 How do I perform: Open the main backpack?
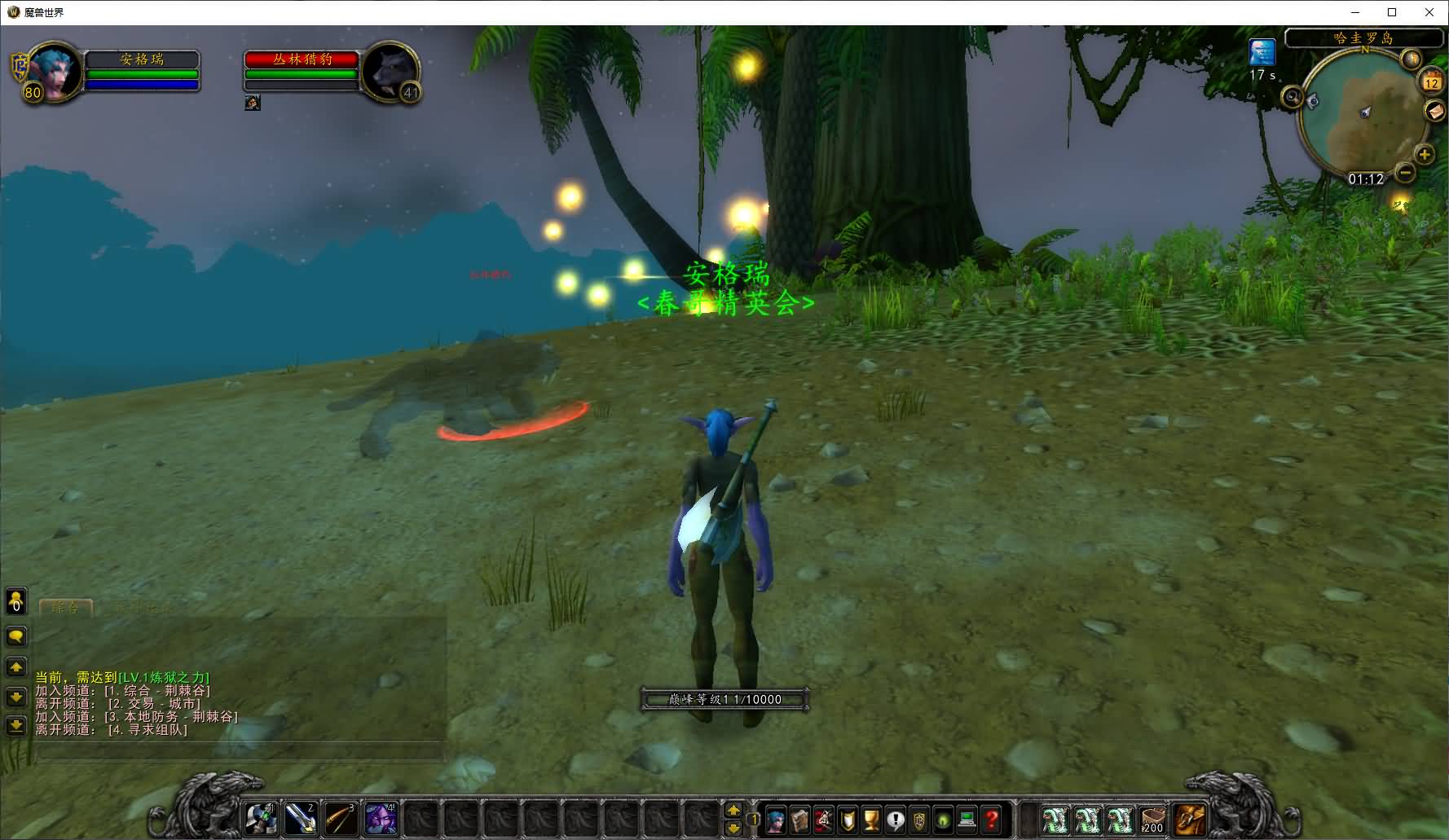pos(1190,819)
